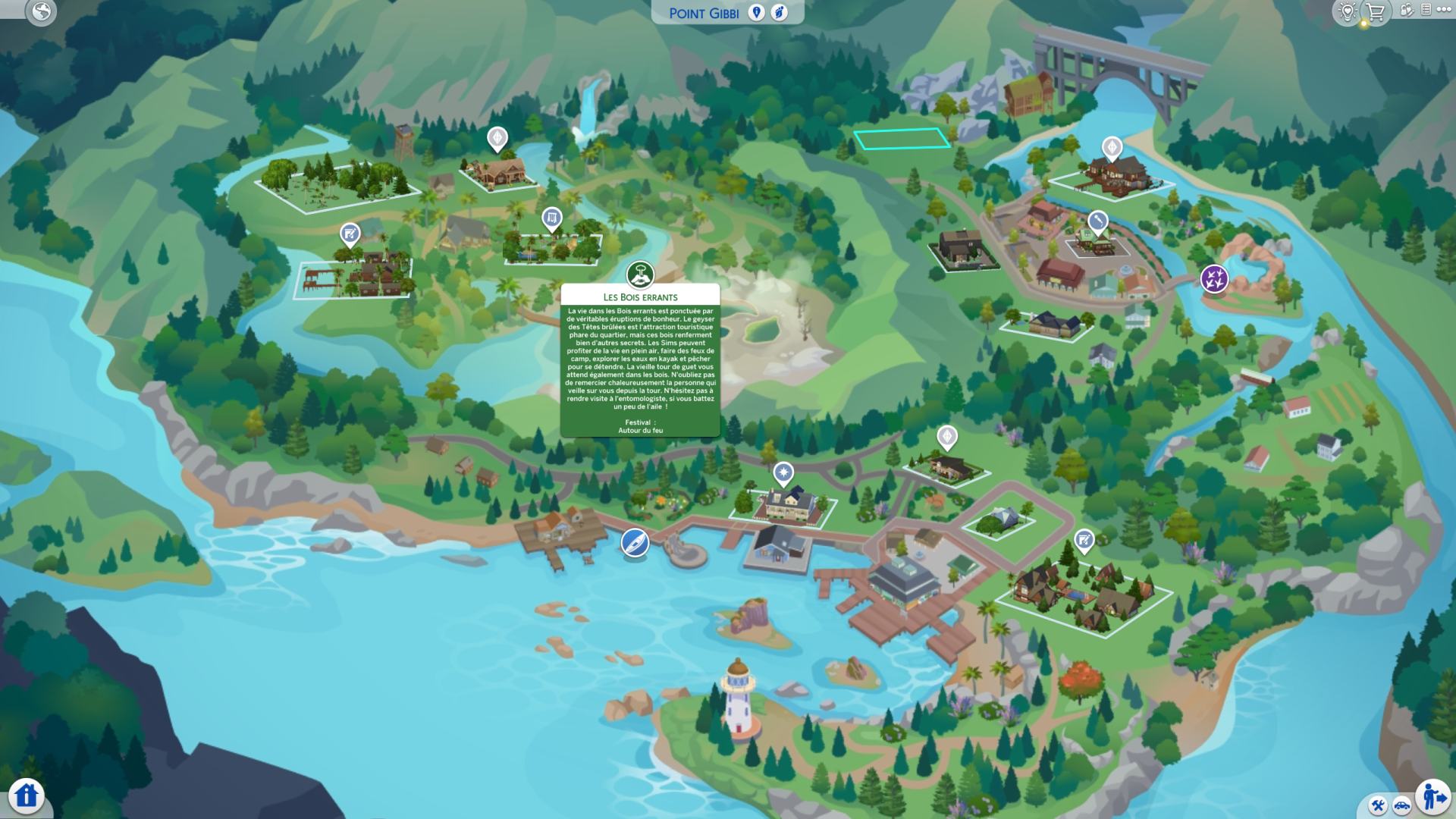Click the blue kayak paddle marker
Viewport: 1456px width, 819px height.
[x=635, y=542]
